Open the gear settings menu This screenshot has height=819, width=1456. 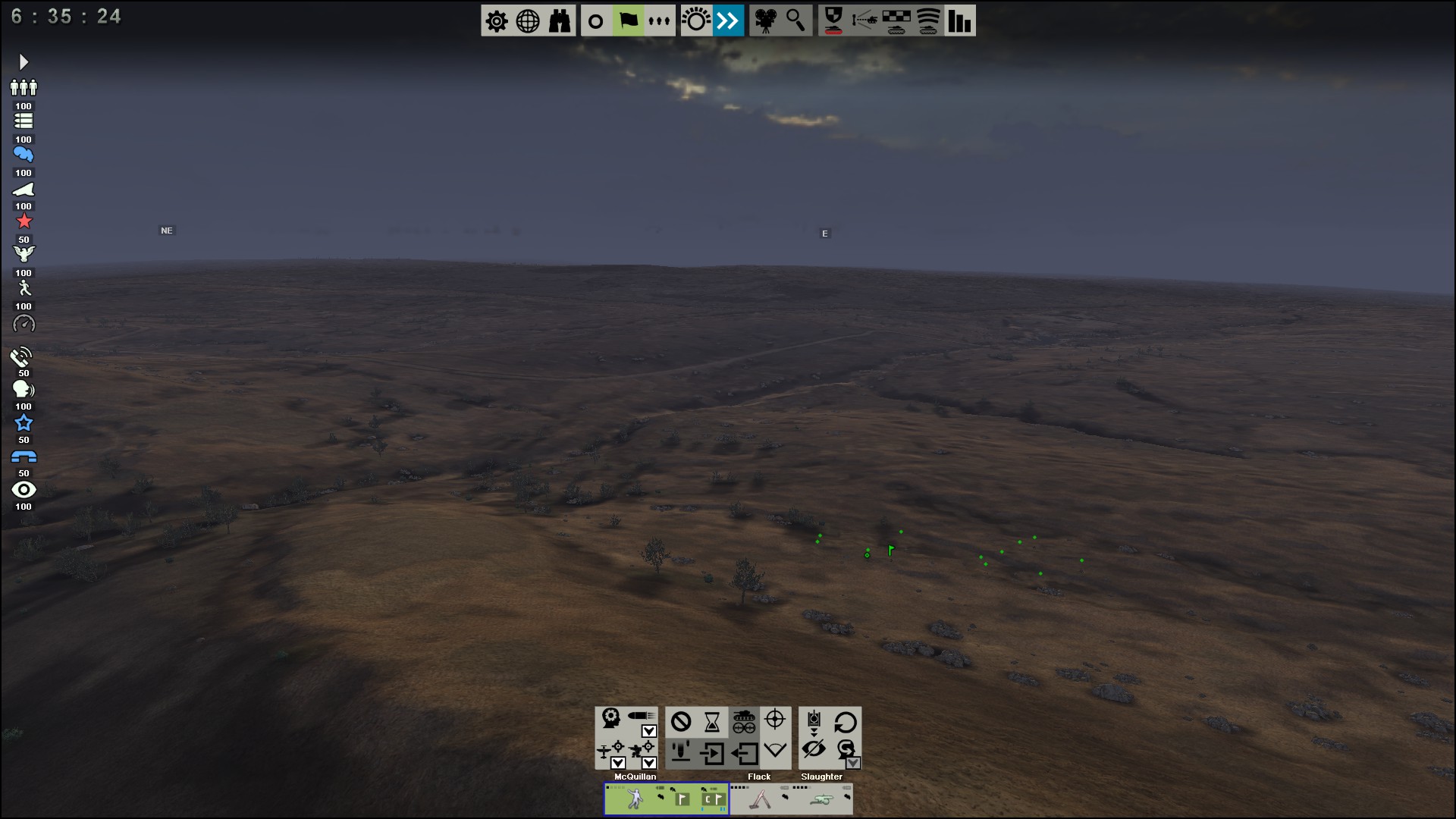click(497, 21)
